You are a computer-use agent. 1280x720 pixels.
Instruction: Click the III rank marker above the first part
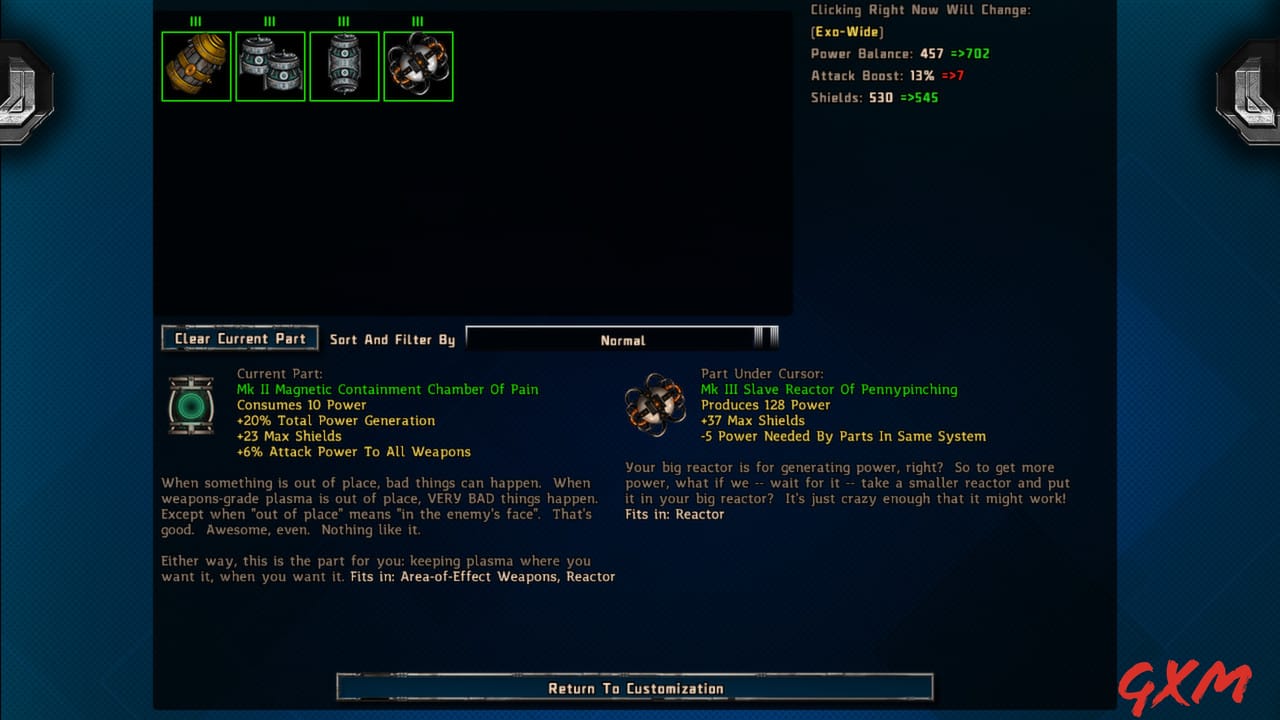(195, 19)
